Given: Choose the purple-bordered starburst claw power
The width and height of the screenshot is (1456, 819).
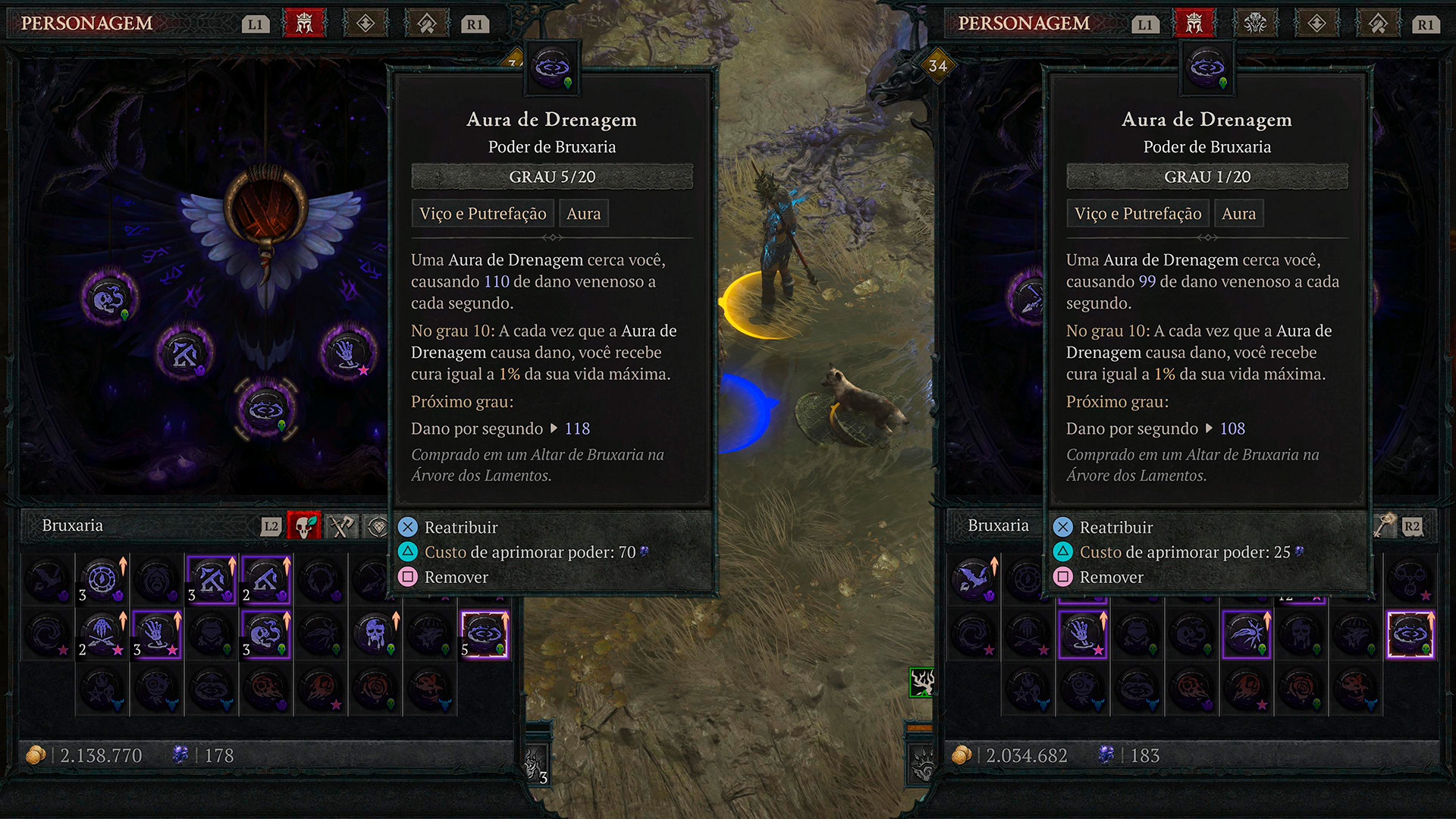Looking at the screenshot, I should click(1246, 634).
